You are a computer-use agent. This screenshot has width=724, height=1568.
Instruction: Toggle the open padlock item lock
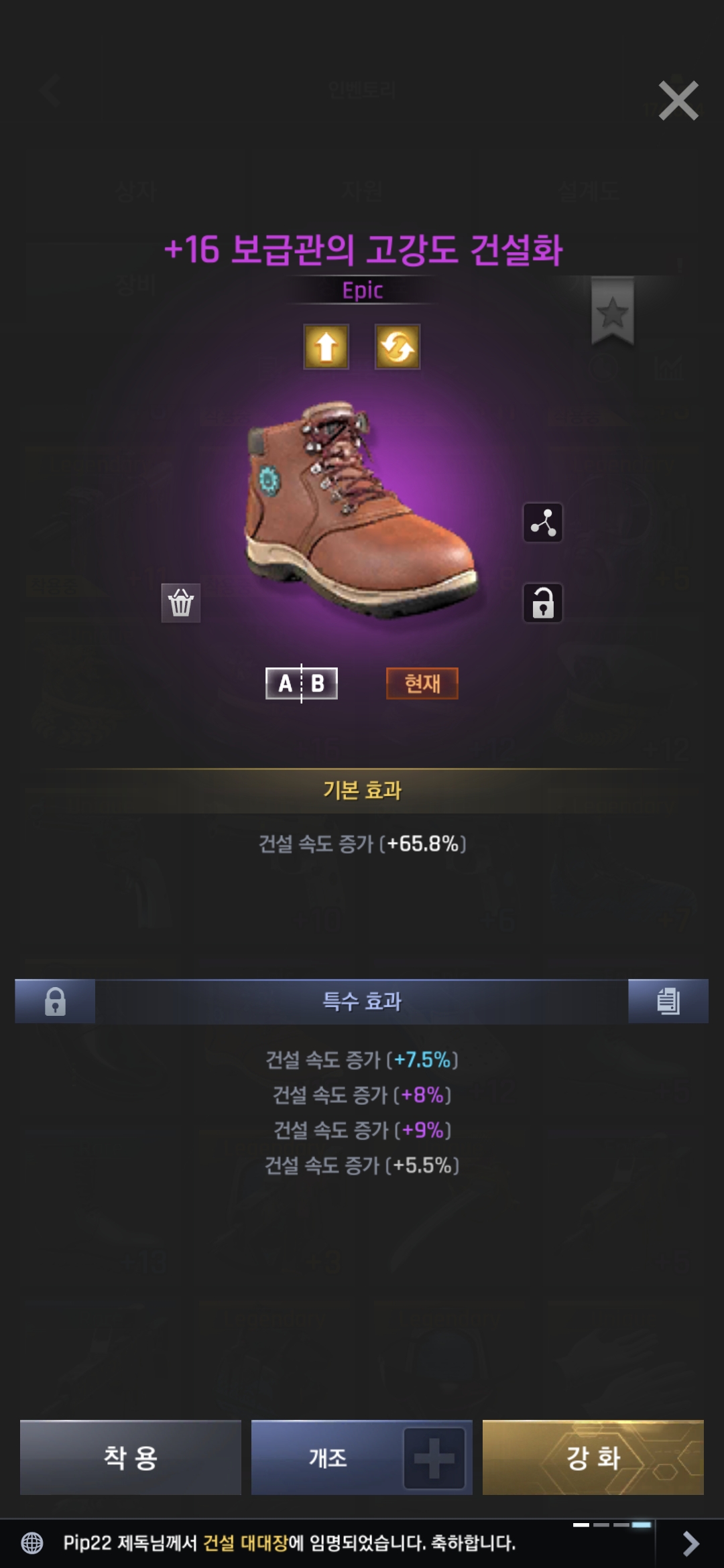543,603
